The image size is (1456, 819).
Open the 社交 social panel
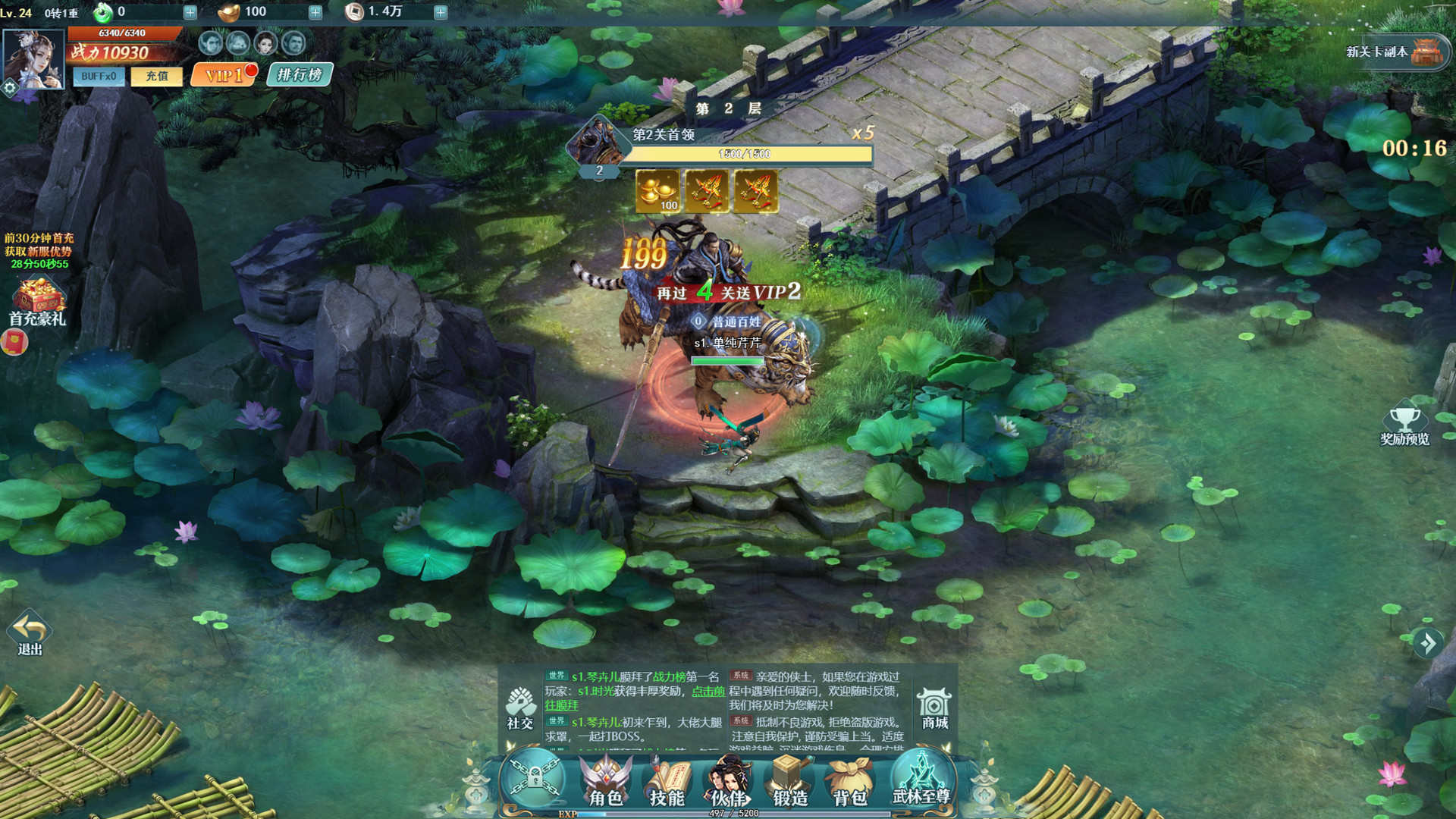(x=521, y=708)
